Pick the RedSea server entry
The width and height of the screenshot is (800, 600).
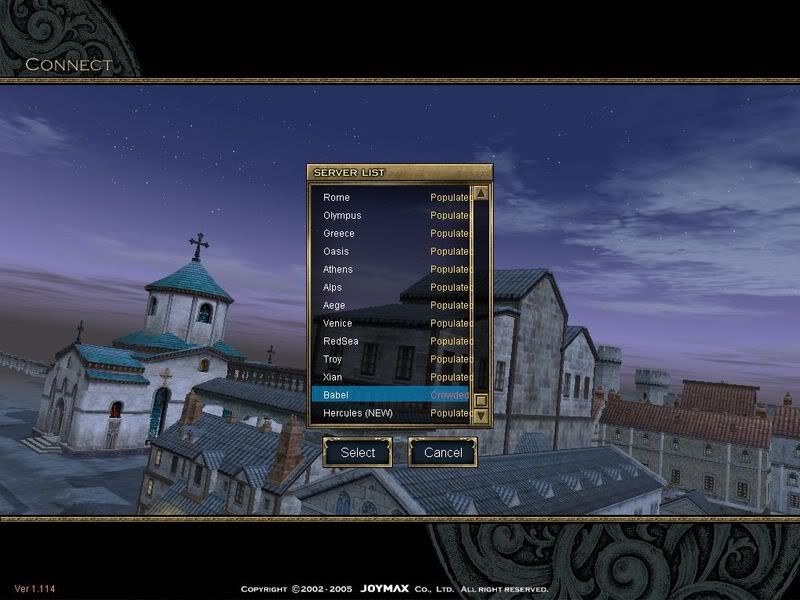390,341
